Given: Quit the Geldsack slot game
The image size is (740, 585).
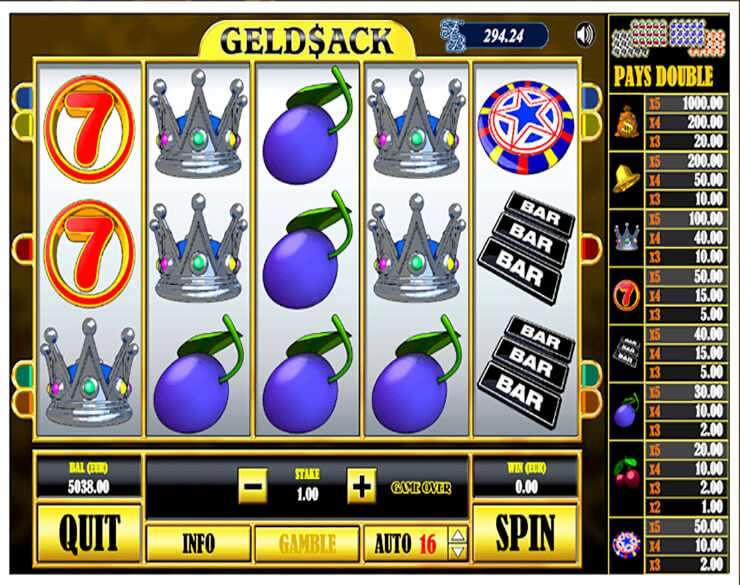Looking at the screenshot, I should pos(88,534).
